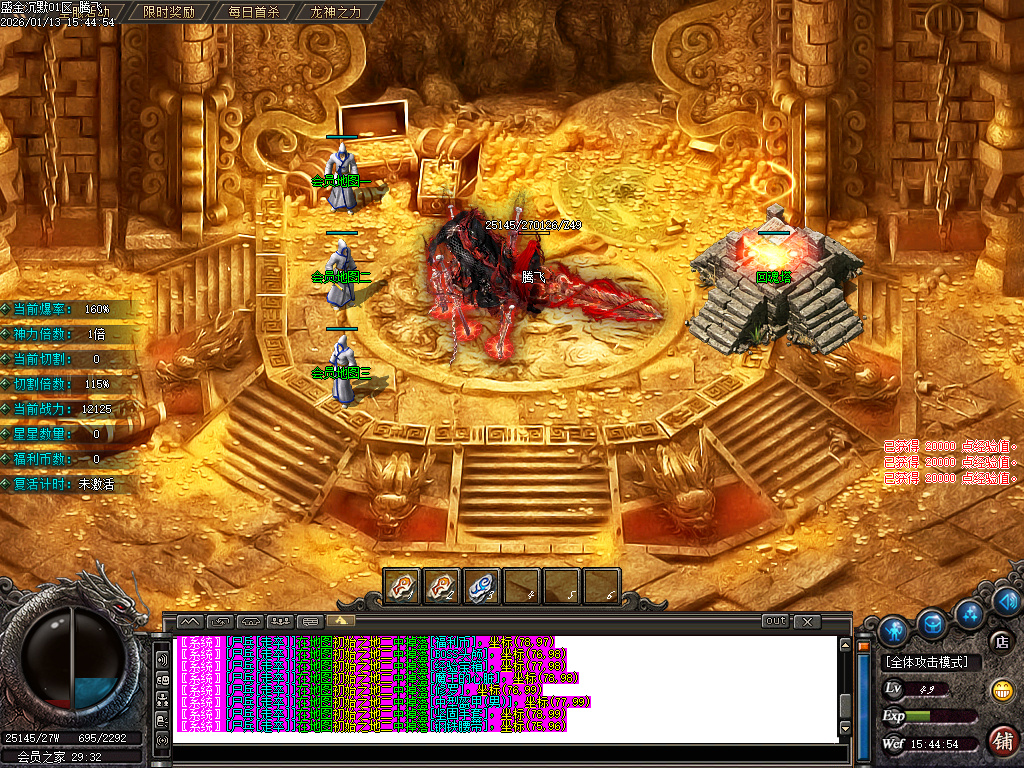Open the bag chest icon

click(933, 622)
